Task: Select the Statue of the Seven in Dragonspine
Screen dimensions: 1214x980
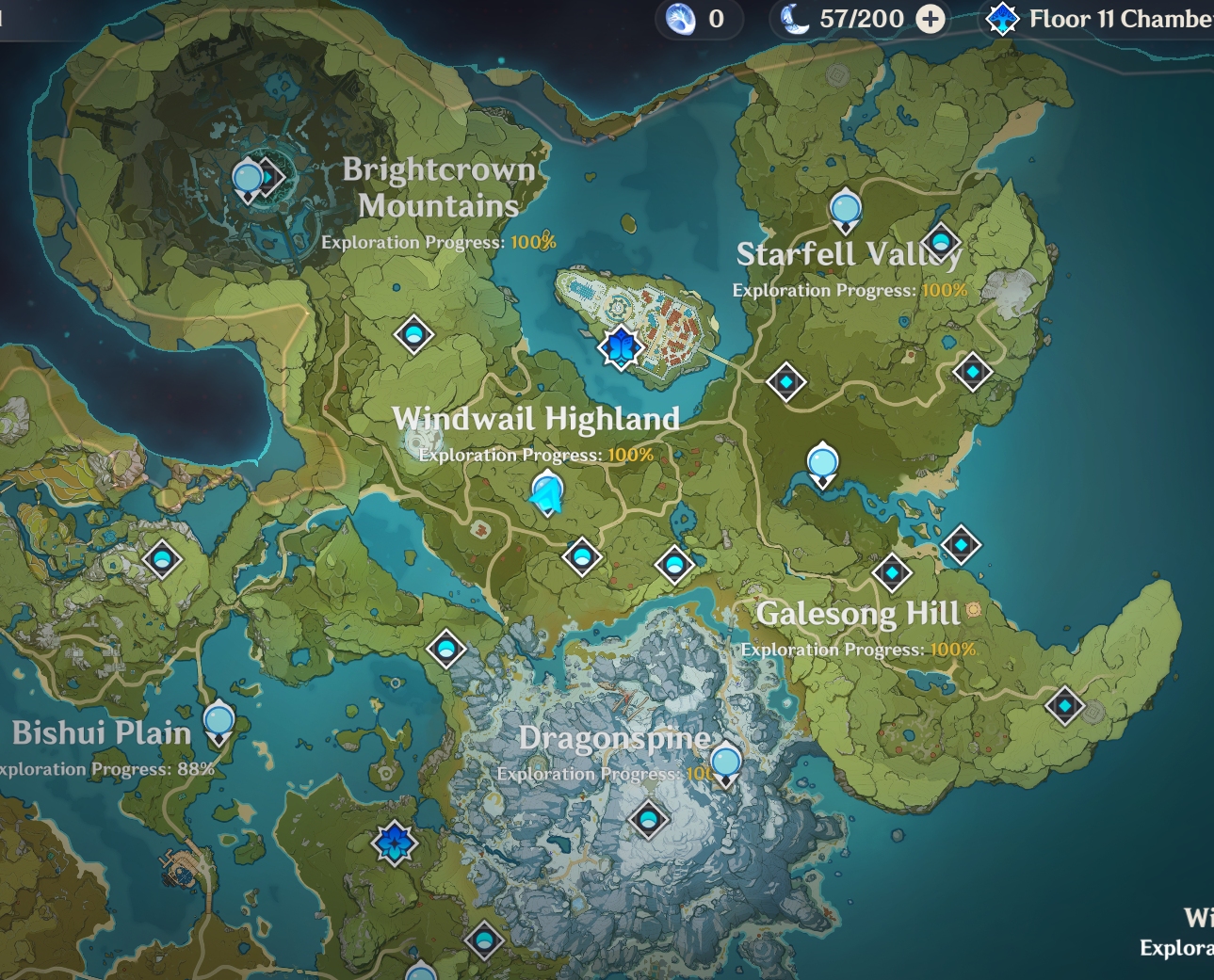Action: click(x=725, y=763)
